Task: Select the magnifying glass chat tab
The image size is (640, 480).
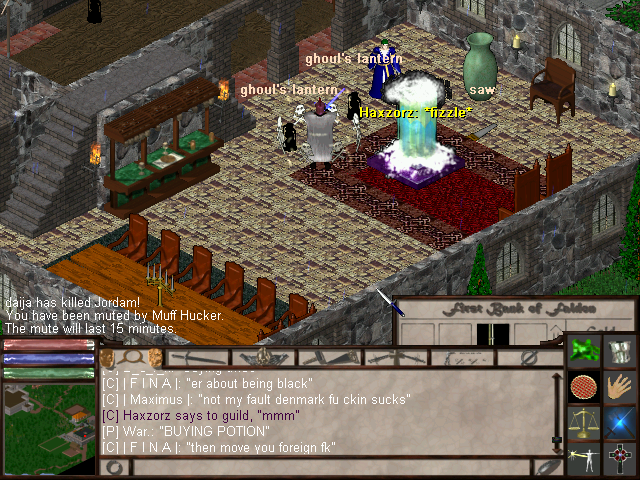Action: (131, 357)
